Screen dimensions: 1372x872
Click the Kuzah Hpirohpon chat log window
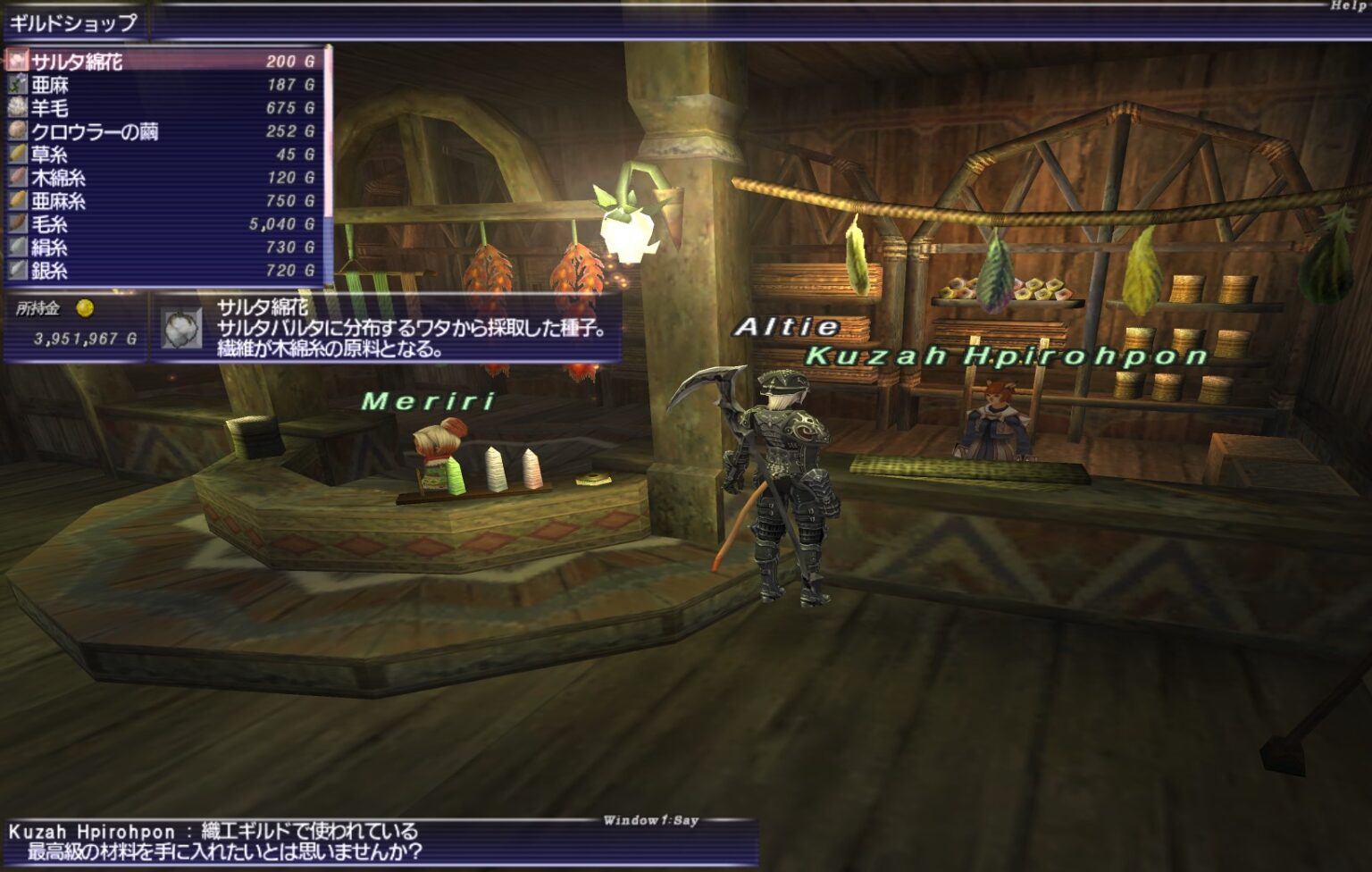(x=380, y=842)
